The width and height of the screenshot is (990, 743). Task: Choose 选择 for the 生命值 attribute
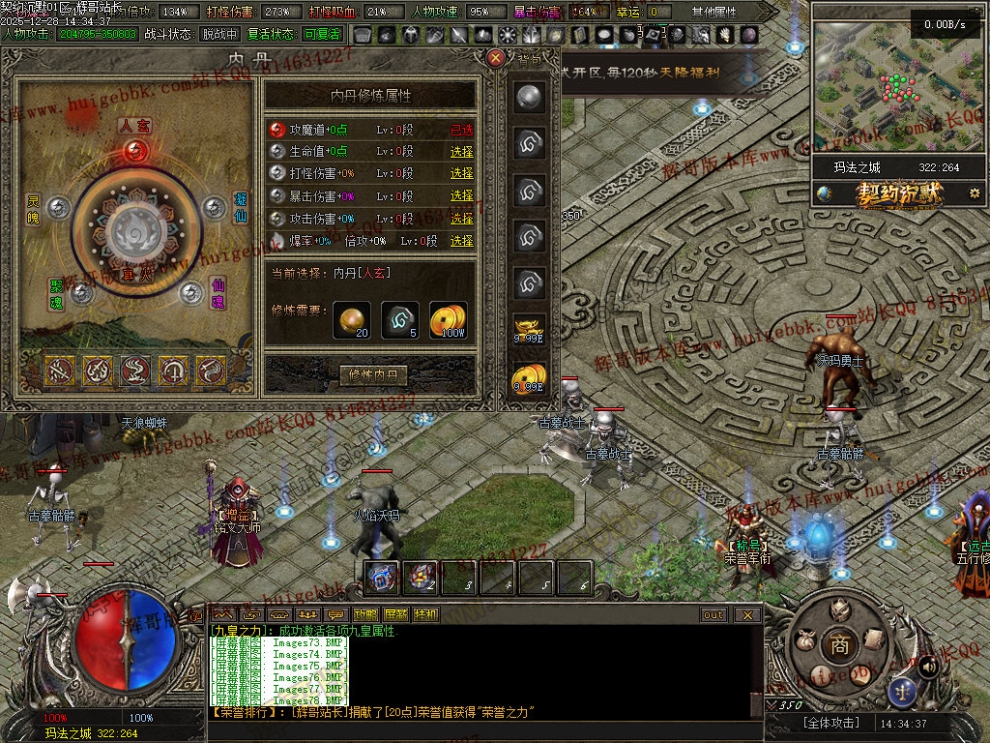coord(461,152)
